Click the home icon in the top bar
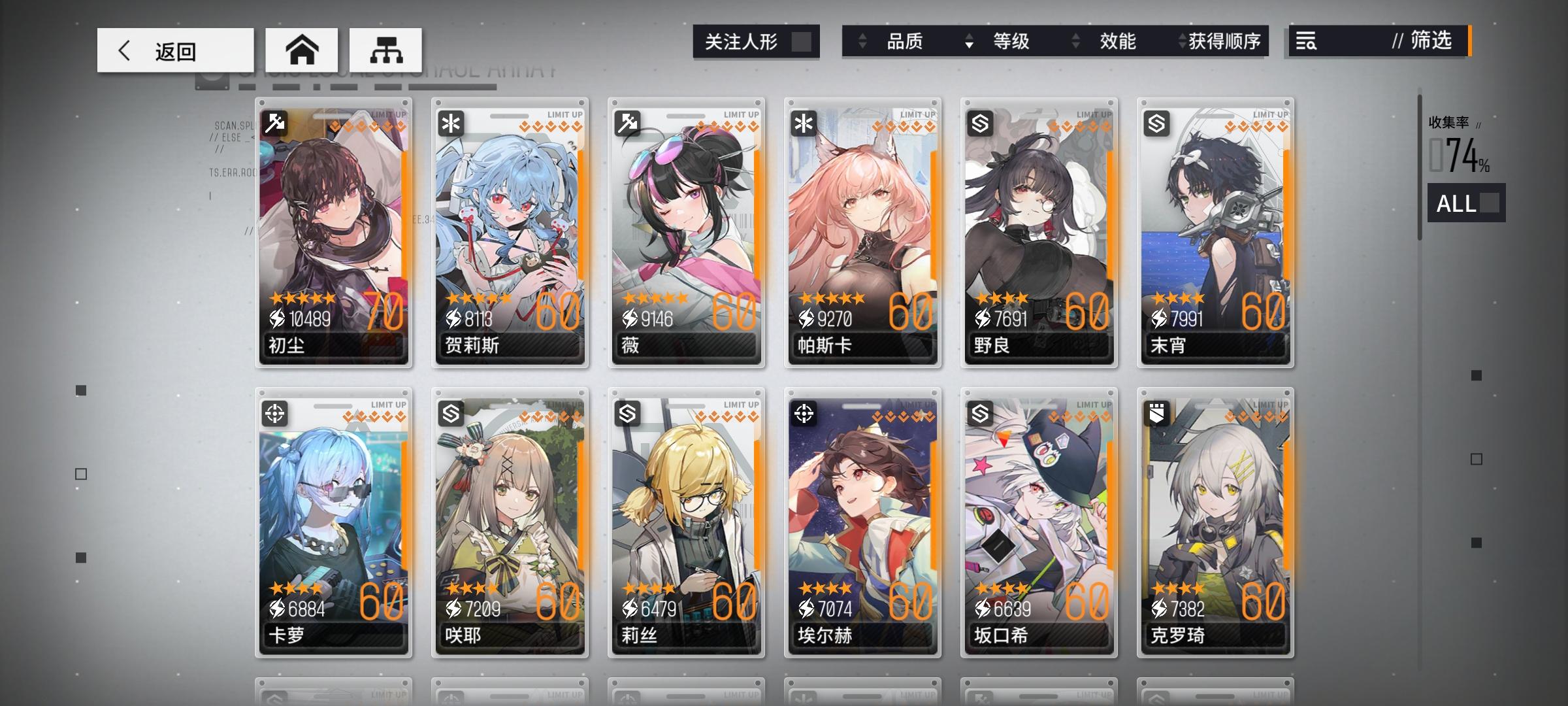The width and height of the screenshot is (1568, 706). (x=302, y=50)
